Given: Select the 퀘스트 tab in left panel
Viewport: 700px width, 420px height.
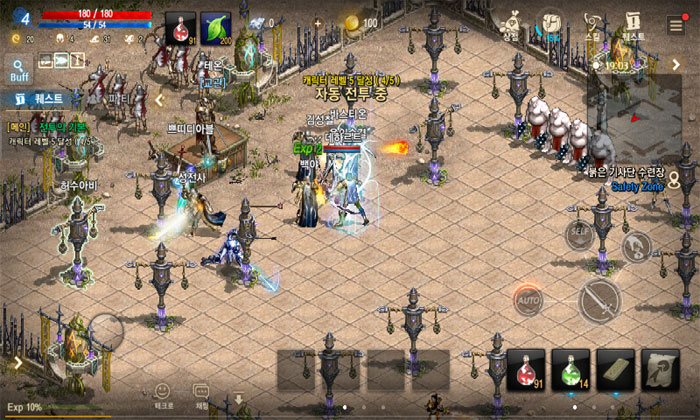Looking at the screenshot, I should (x=40, y=99).
